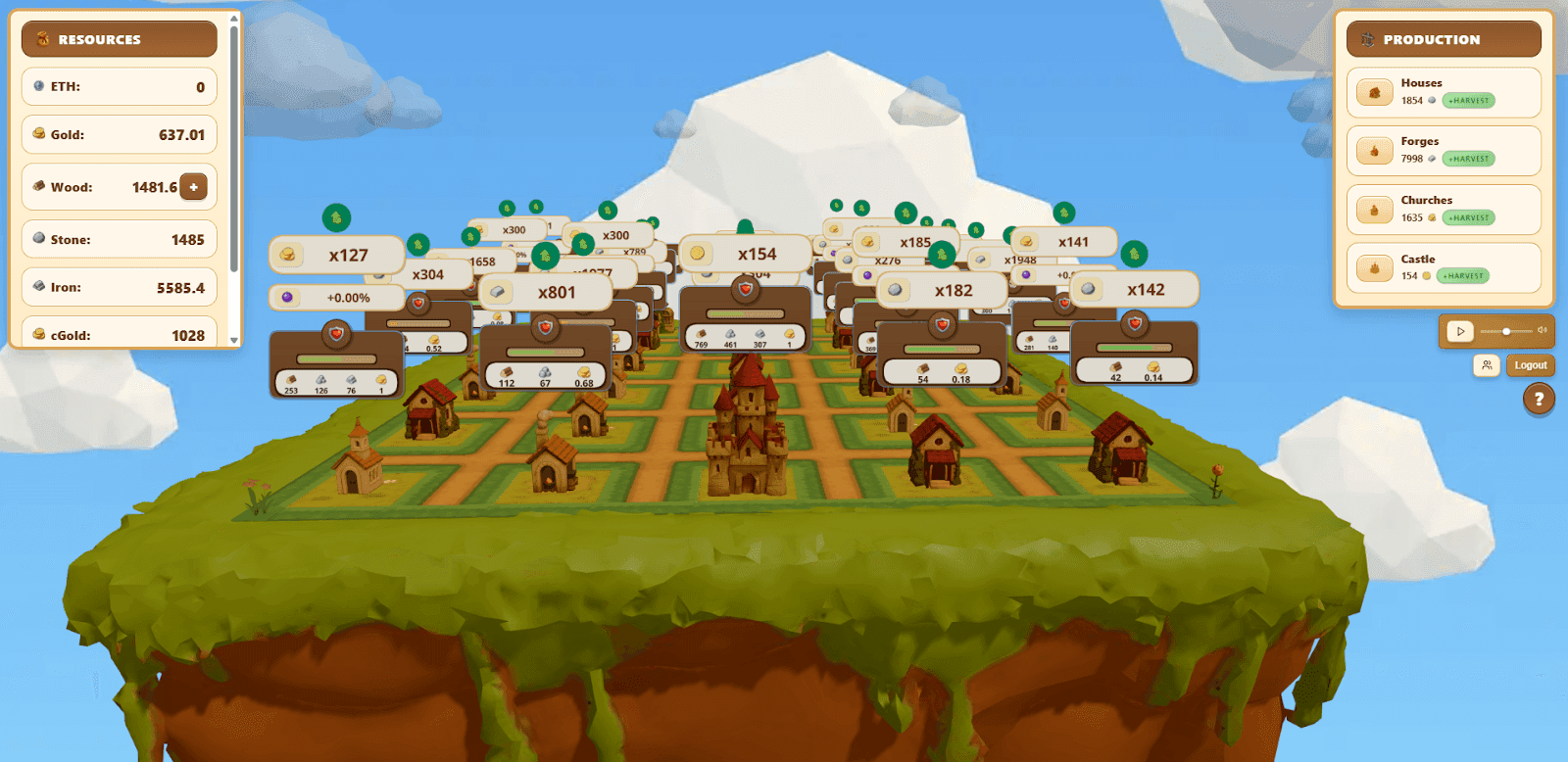Select the Castle icon in Production panel
Screen dimensions: 1568x762
(1375, 265)
